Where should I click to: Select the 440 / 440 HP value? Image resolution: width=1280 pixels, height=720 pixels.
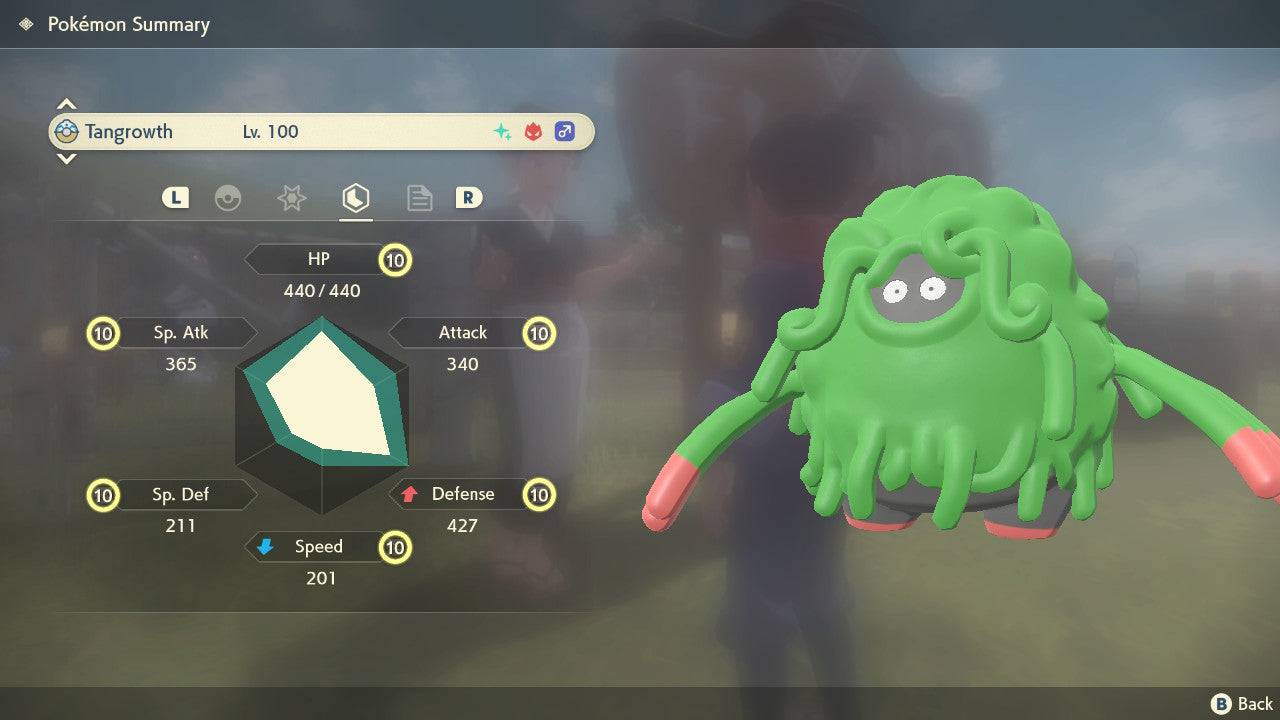[322, 291]
